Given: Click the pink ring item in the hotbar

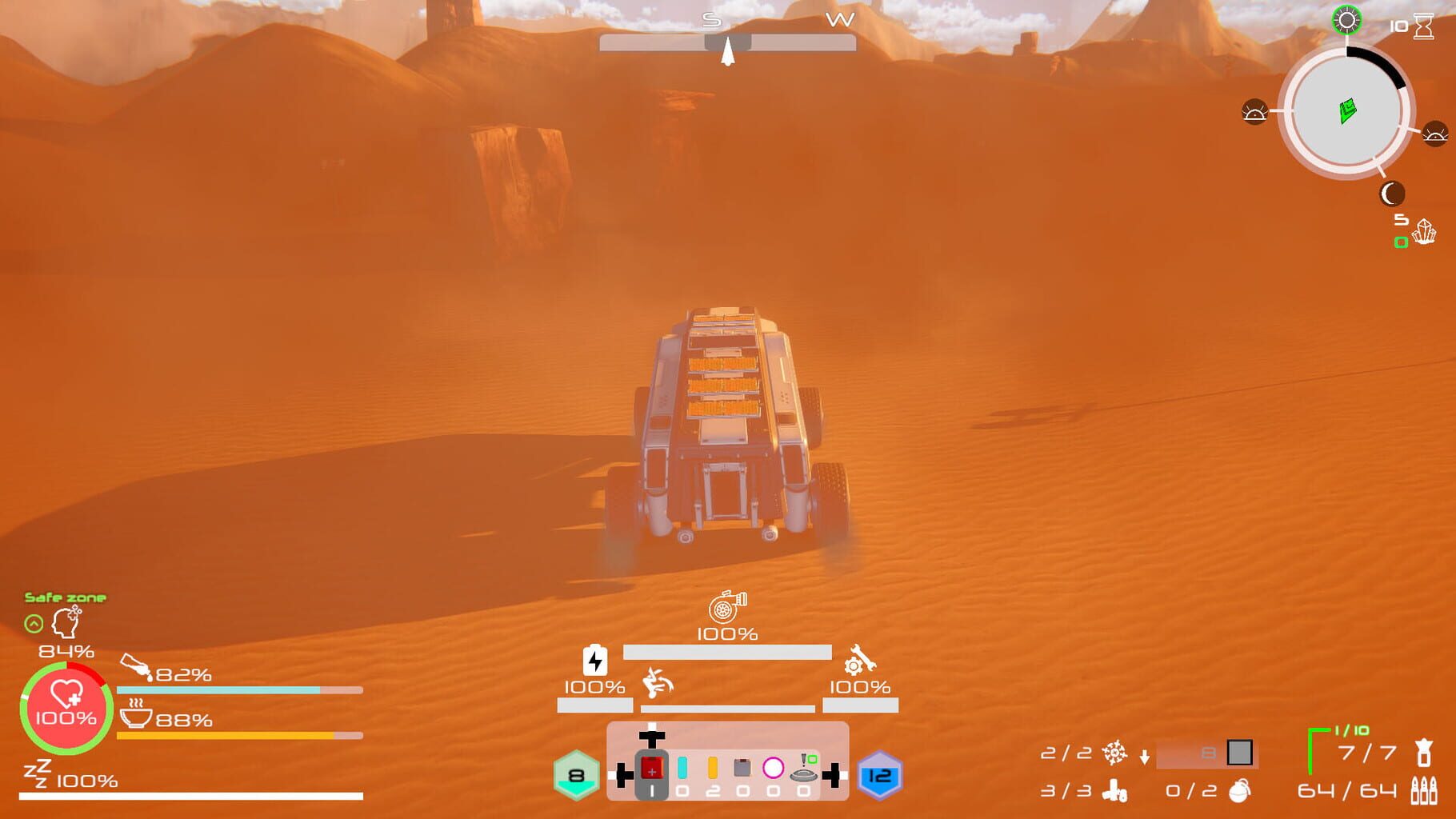Looking at the screenshot, I should point(774,767).
